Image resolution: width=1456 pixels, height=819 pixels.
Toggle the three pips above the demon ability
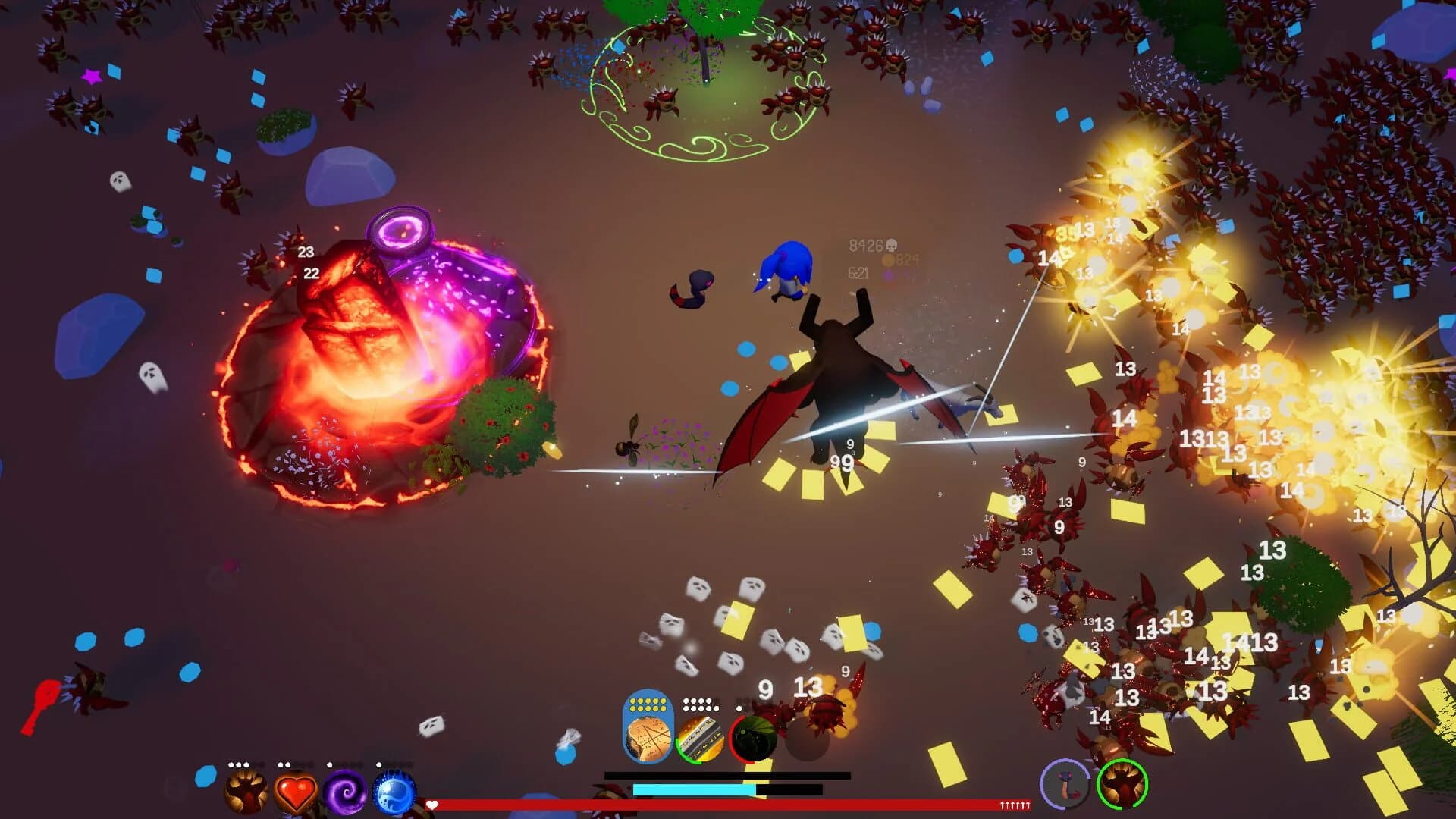238,765
